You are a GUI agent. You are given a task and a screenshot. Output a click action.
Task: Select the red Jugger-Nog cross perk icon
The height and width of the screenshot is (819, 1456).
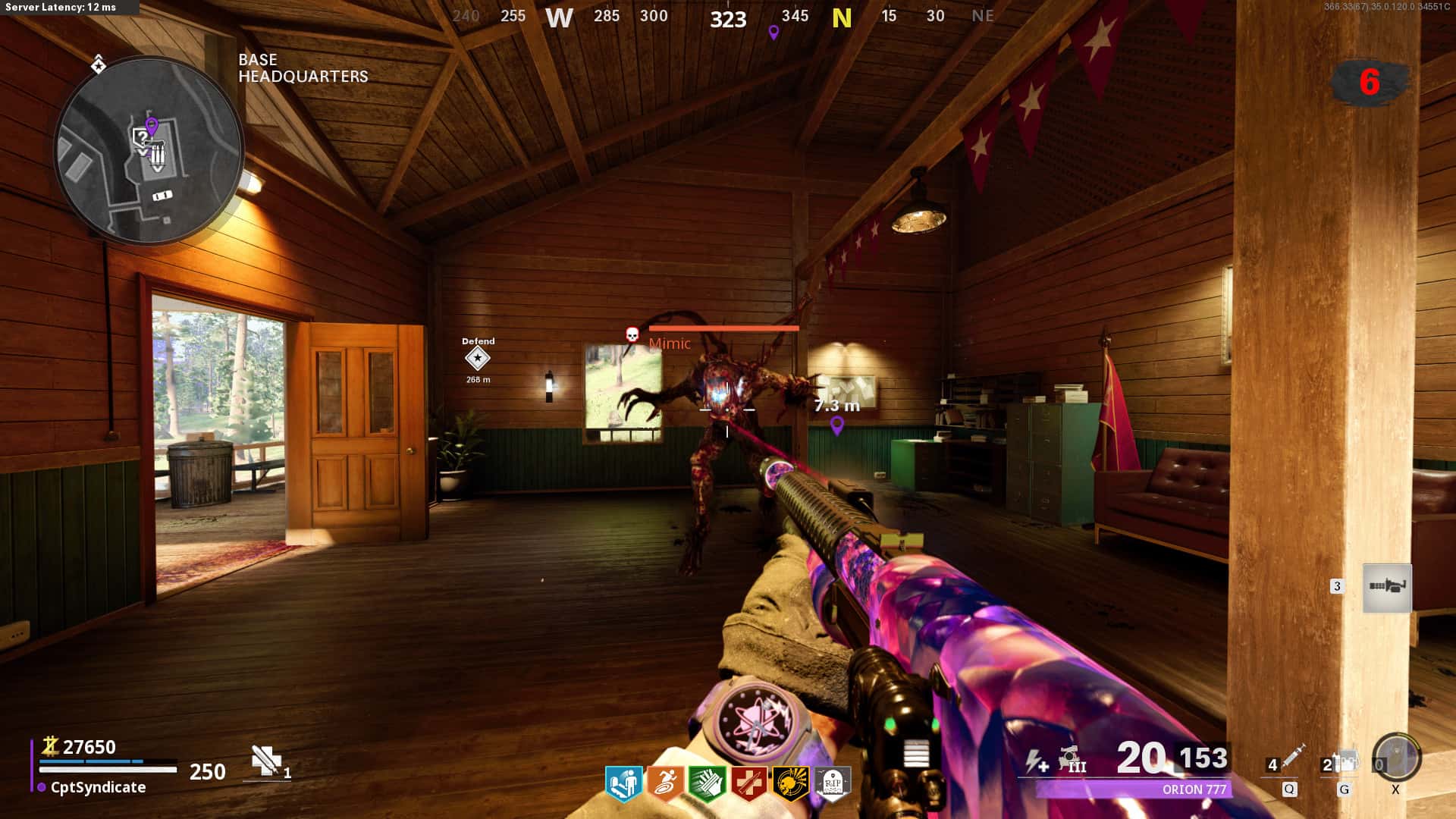pos(748,783)
